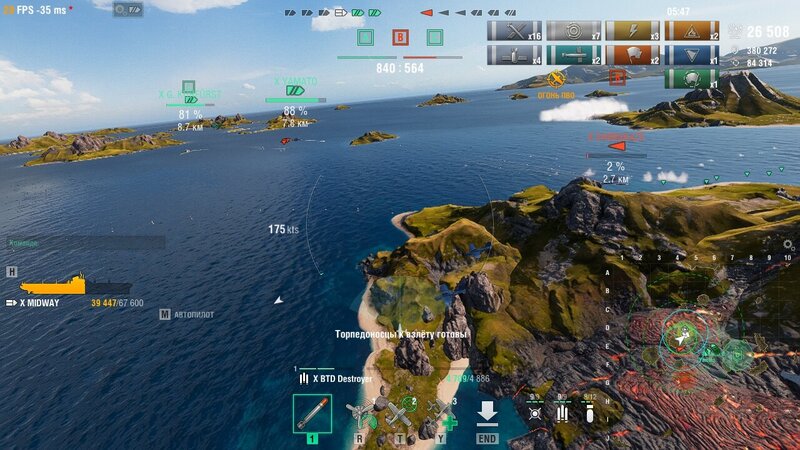Click the orange triangle x2 ribbon
Viewport: 800px width, 450px height.
[x=691, y=31]
